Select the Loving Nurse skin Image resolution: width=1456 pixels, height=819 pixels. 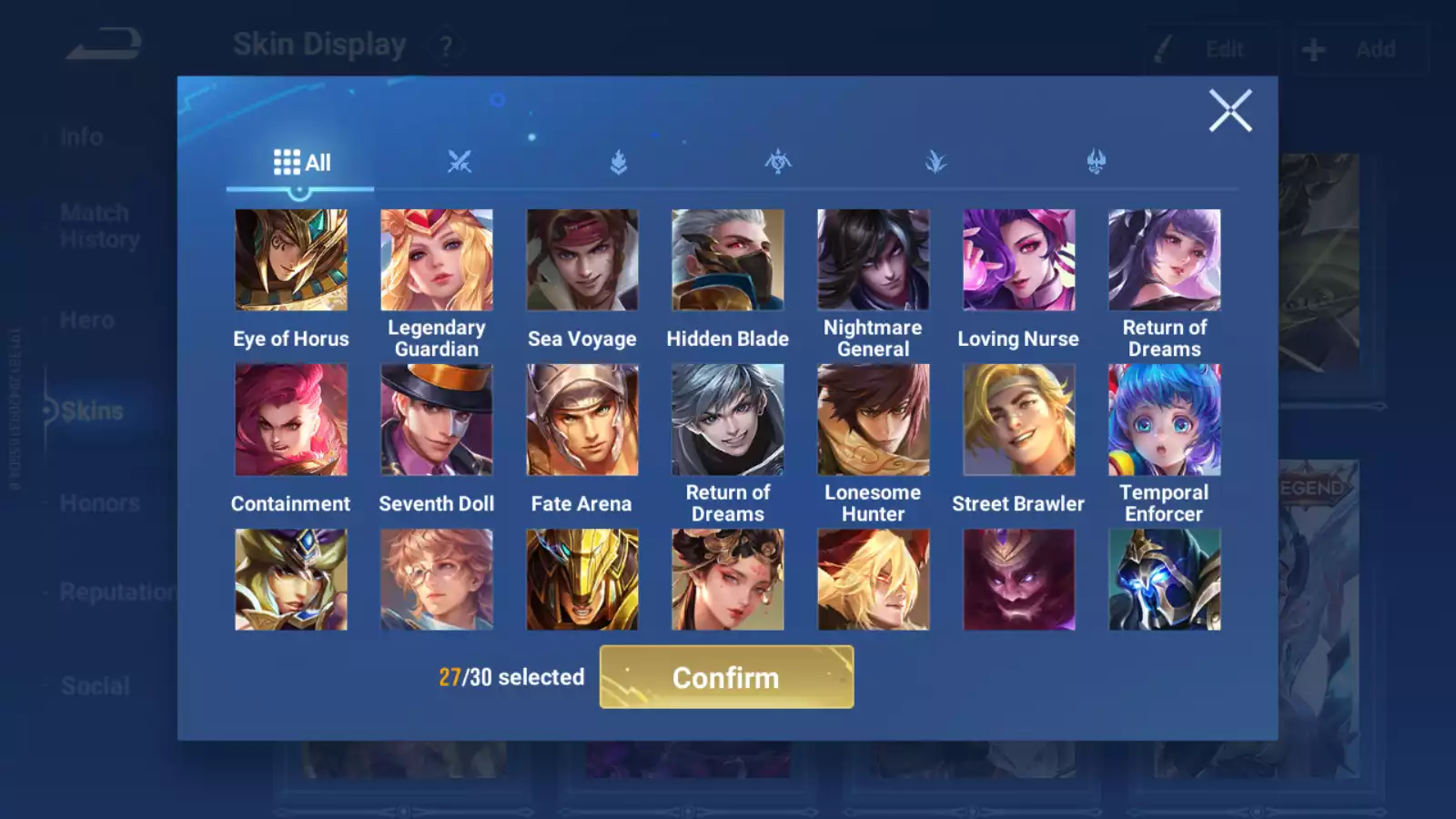[x=1019, y=260]
